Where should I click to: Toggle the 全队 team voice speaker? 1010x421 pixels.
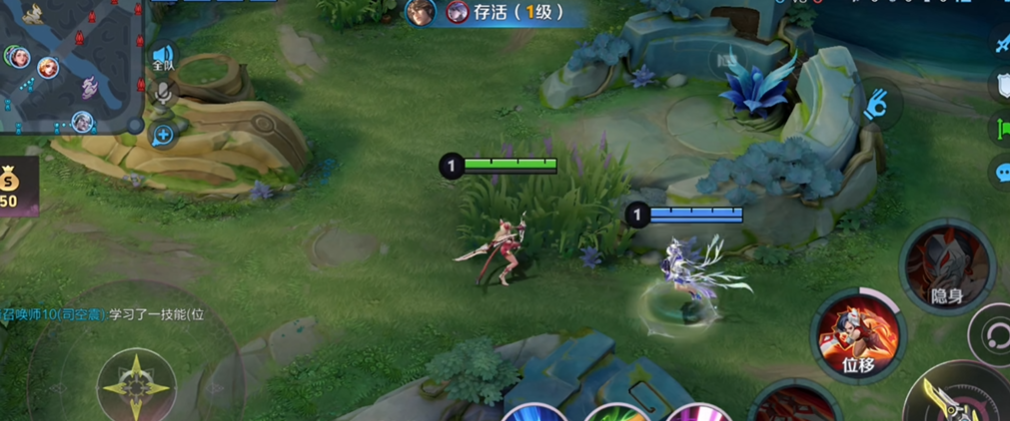[163, 56]
